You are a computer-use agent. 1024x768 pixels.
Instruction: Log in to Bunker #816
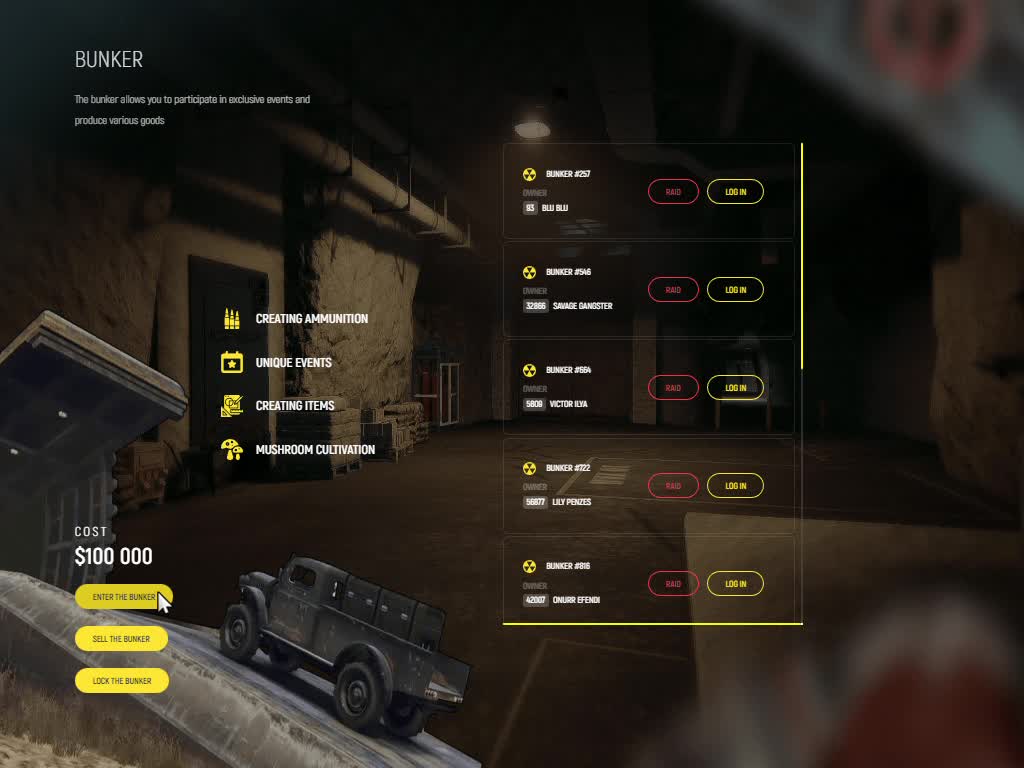click(735, 584)
